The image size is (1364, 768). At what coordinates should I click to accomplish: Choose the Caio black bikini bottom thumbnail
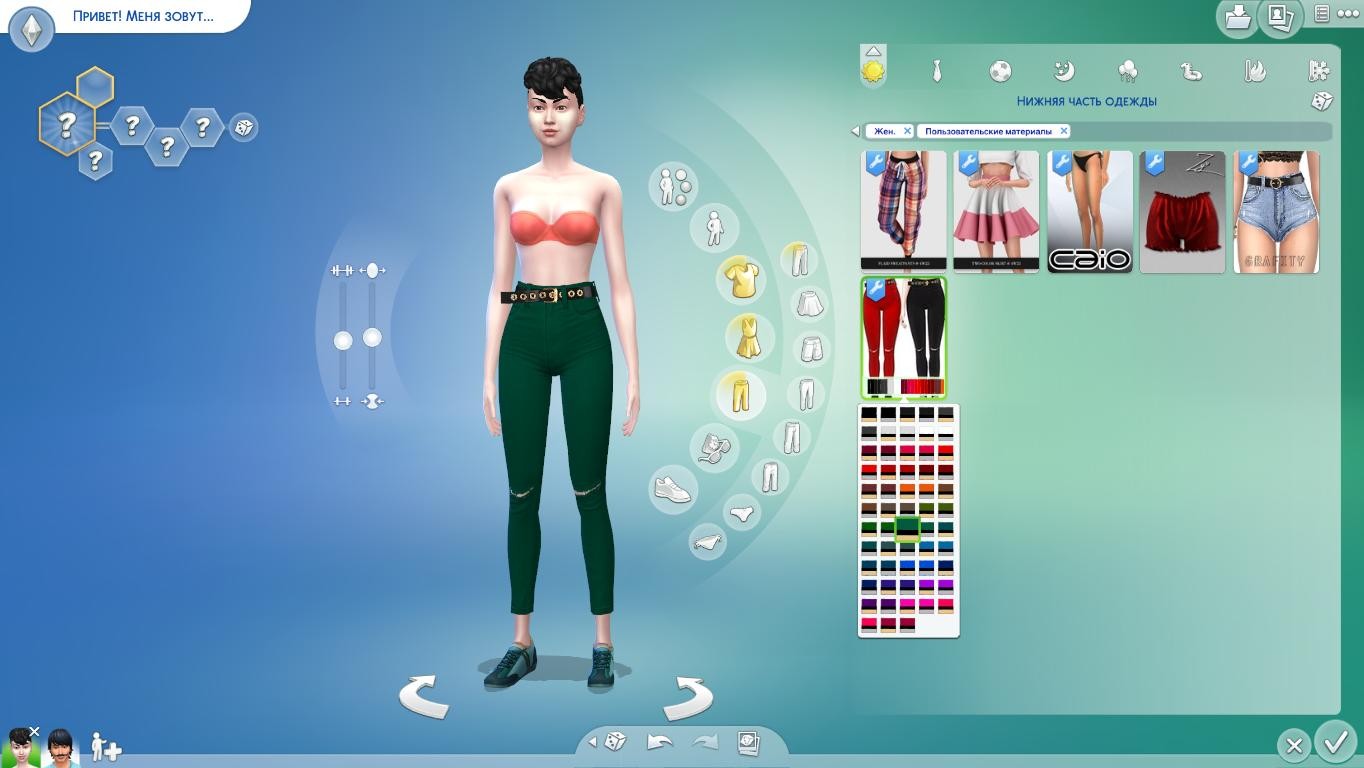(x=1090, y=212)
